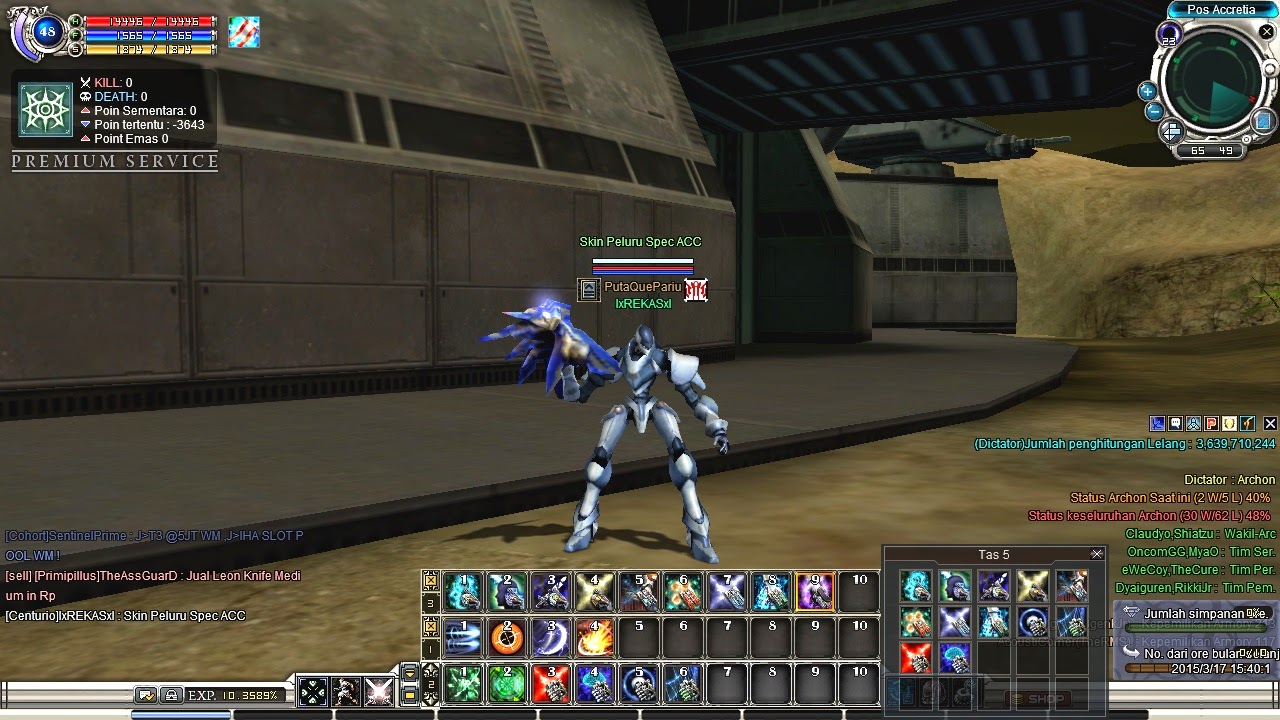Expand the quickbar row using the yellow up arrow
This screenshot has width=1280, height=720.
click(429, 668)
